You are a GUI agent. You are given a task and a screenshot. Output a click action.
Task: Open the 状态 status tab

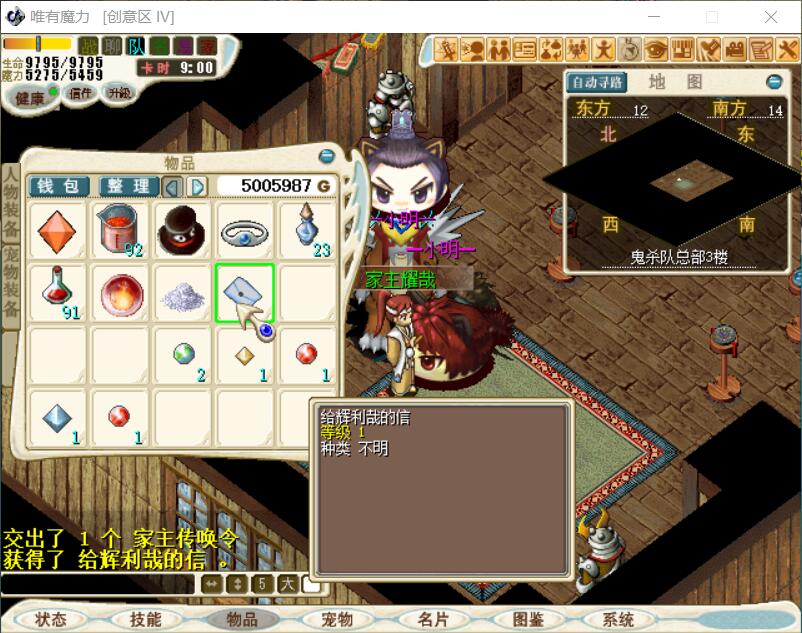point(50,619)
